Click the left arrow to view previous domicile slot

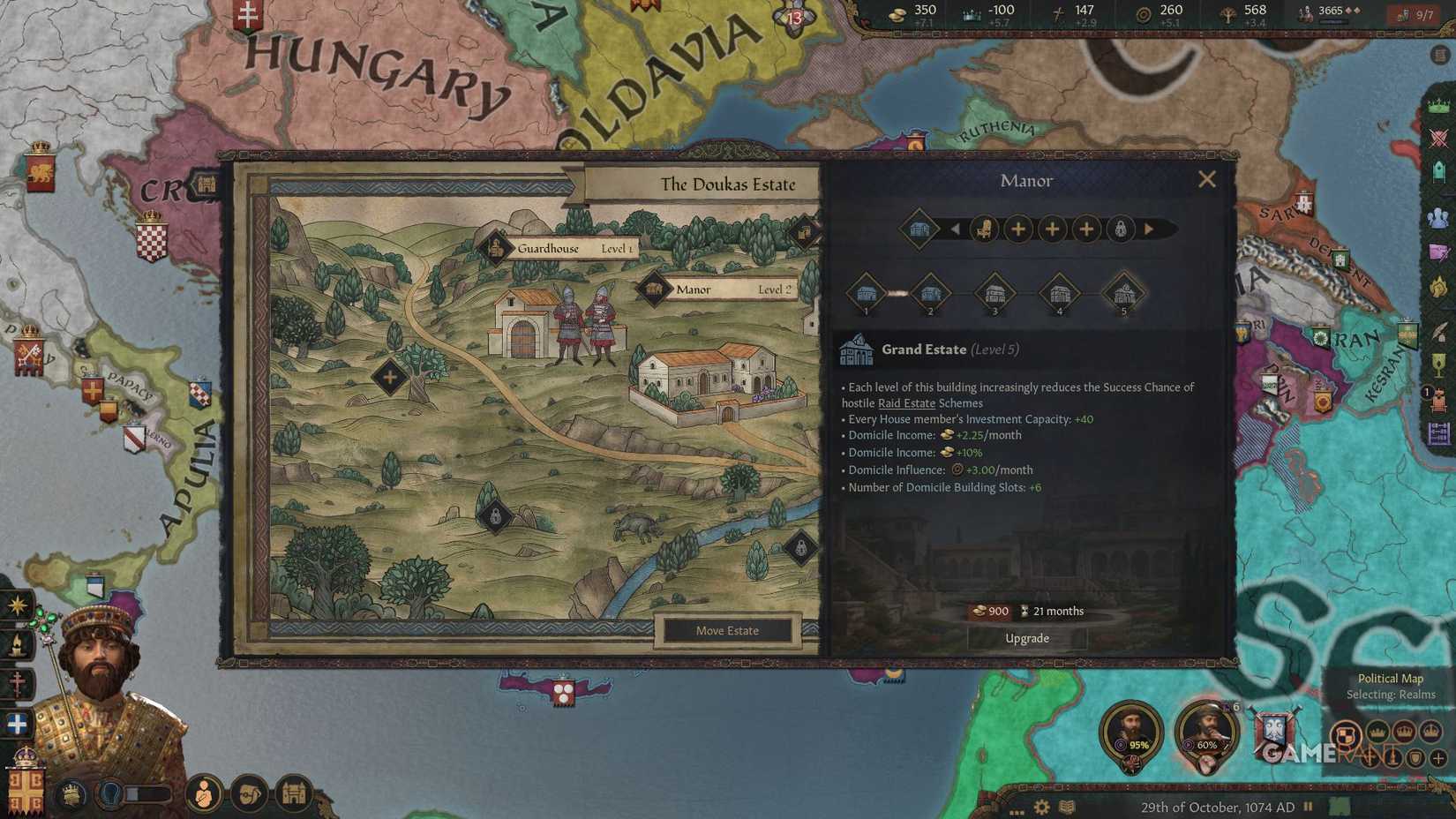pyautogui.click(x=955, y=229)
